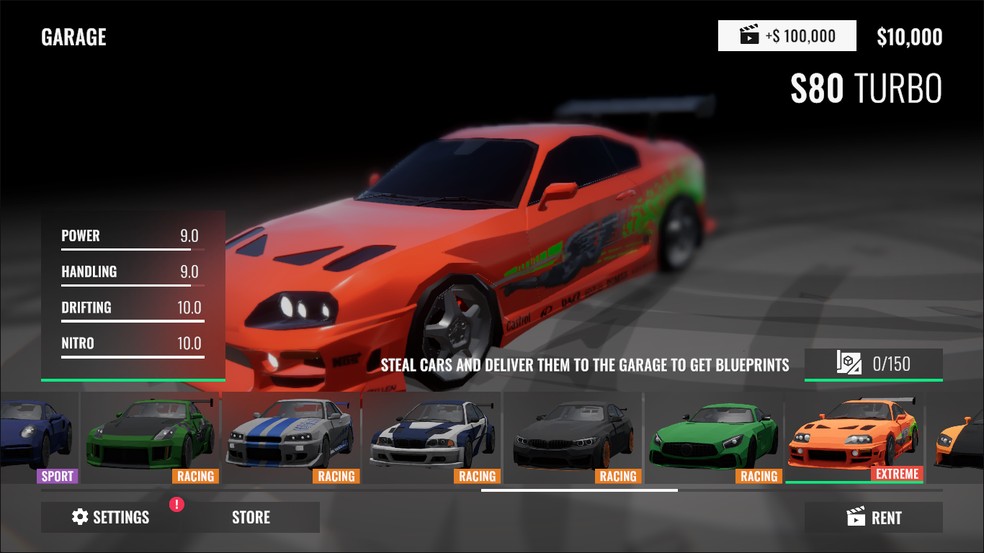Open the blueprints 0/150 counter

pyautogui.click(x=873, y=363)
